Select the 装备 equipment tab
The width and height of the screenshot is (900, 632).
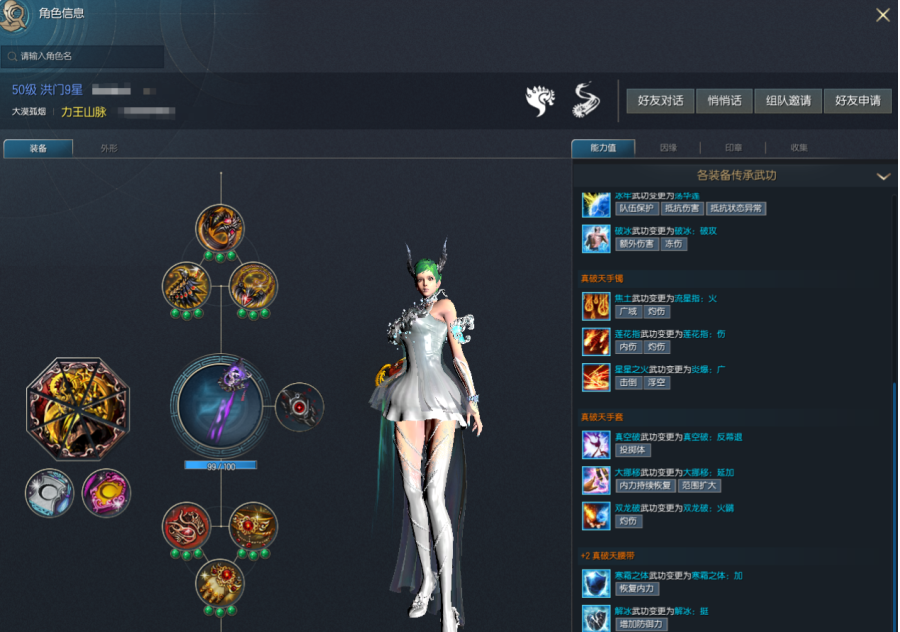(x=38, y=148)
